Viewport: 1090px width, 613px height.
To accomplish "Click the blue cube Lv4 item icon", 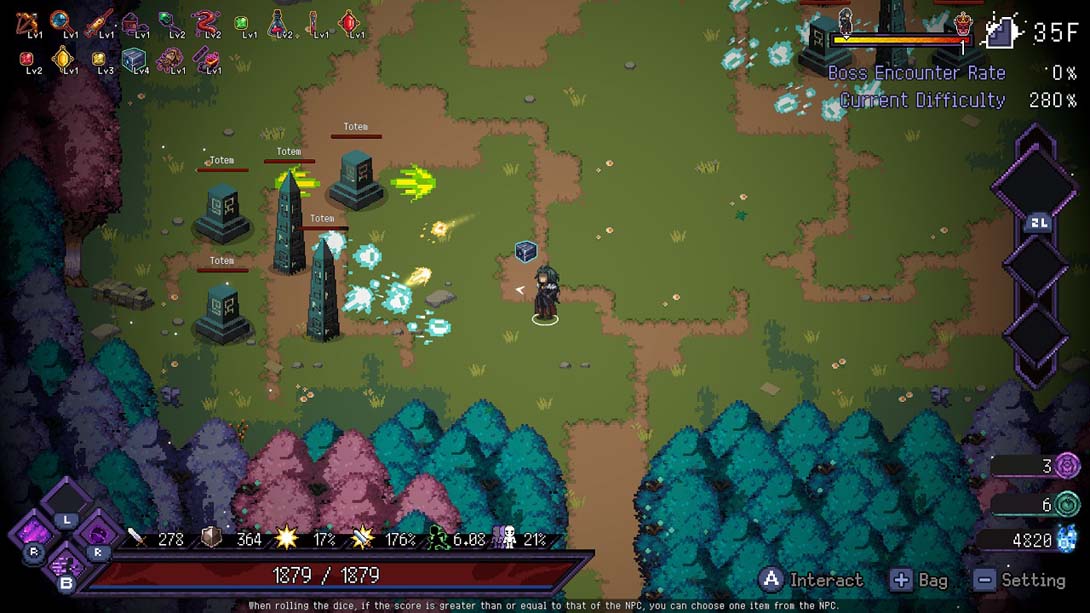I will 134,59.
